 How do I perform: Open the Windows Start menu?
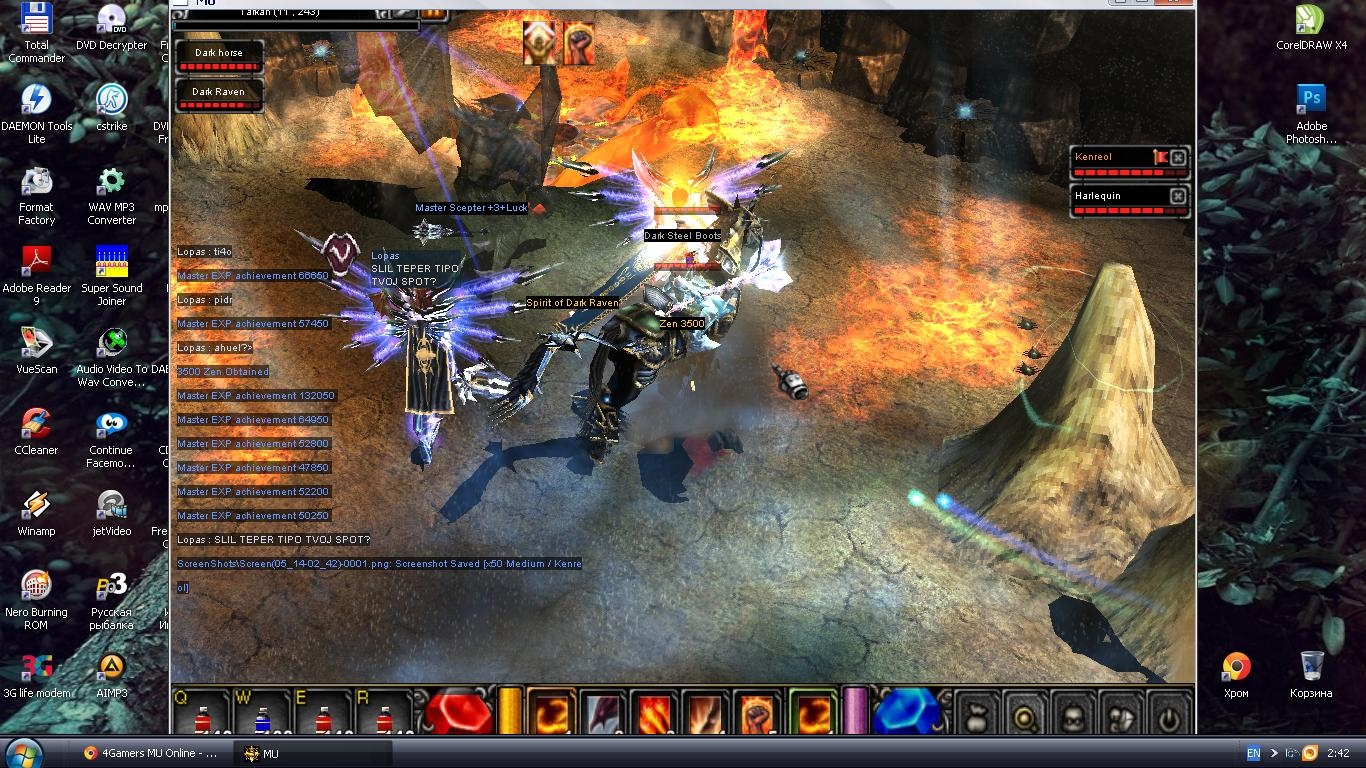pyautogui.click(x=24, y=752)
